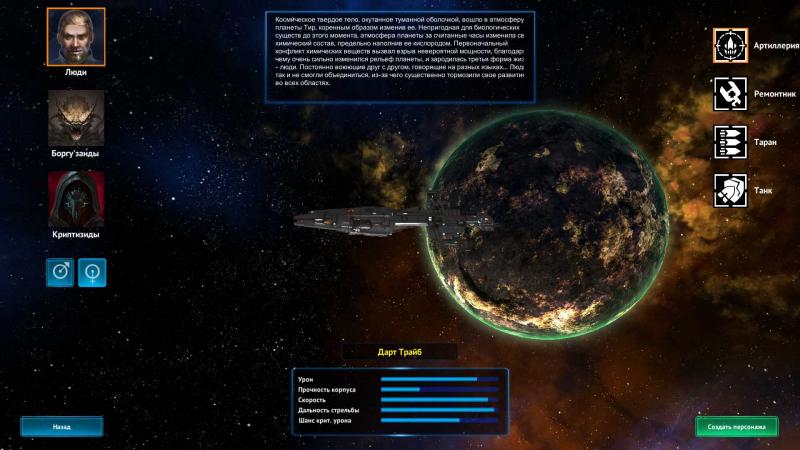Pick the Таран ship class
This screenshot has width=800, height=450.
pyautogui.click(x=730, y=142)
